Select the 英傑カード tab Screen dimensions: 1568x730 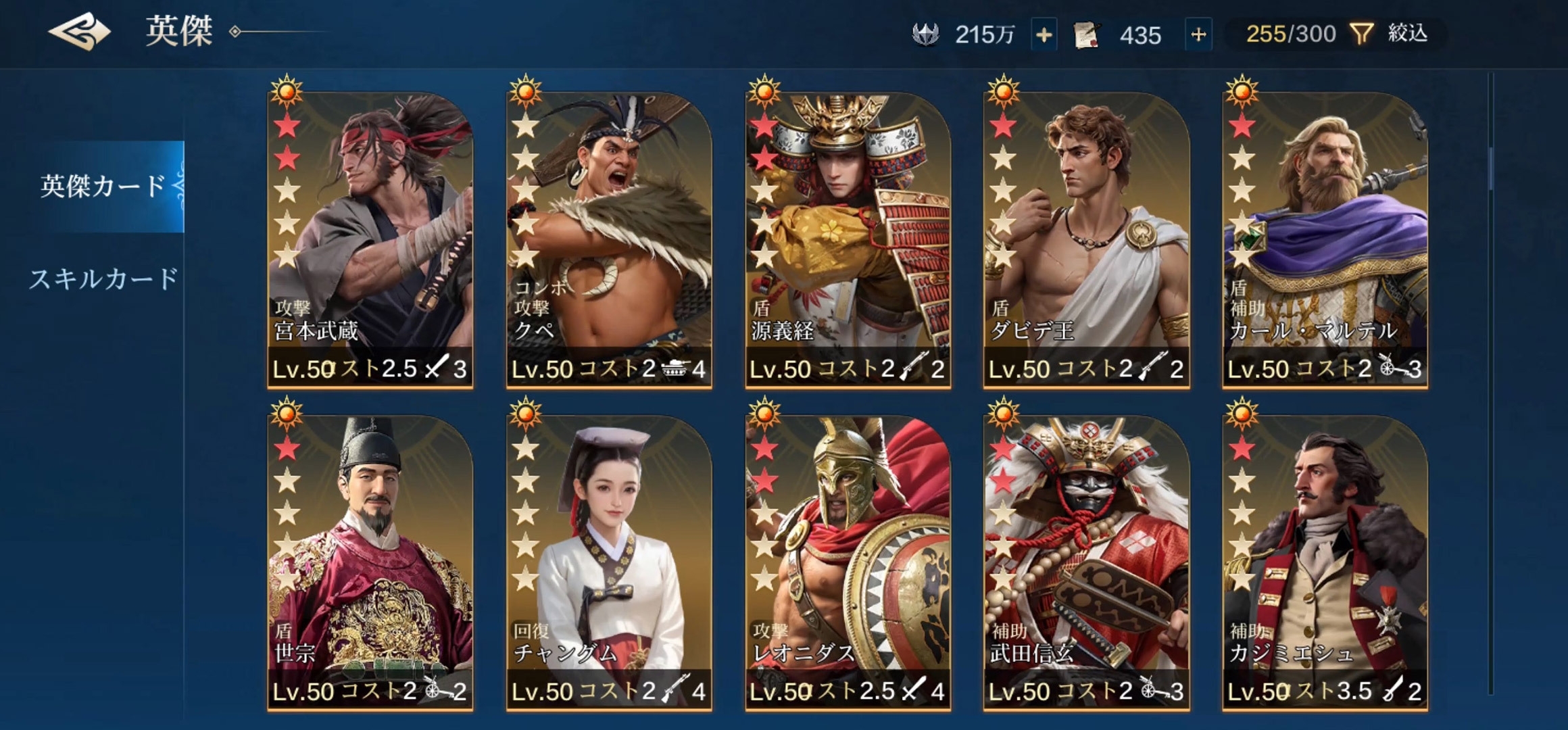[103, 186]
